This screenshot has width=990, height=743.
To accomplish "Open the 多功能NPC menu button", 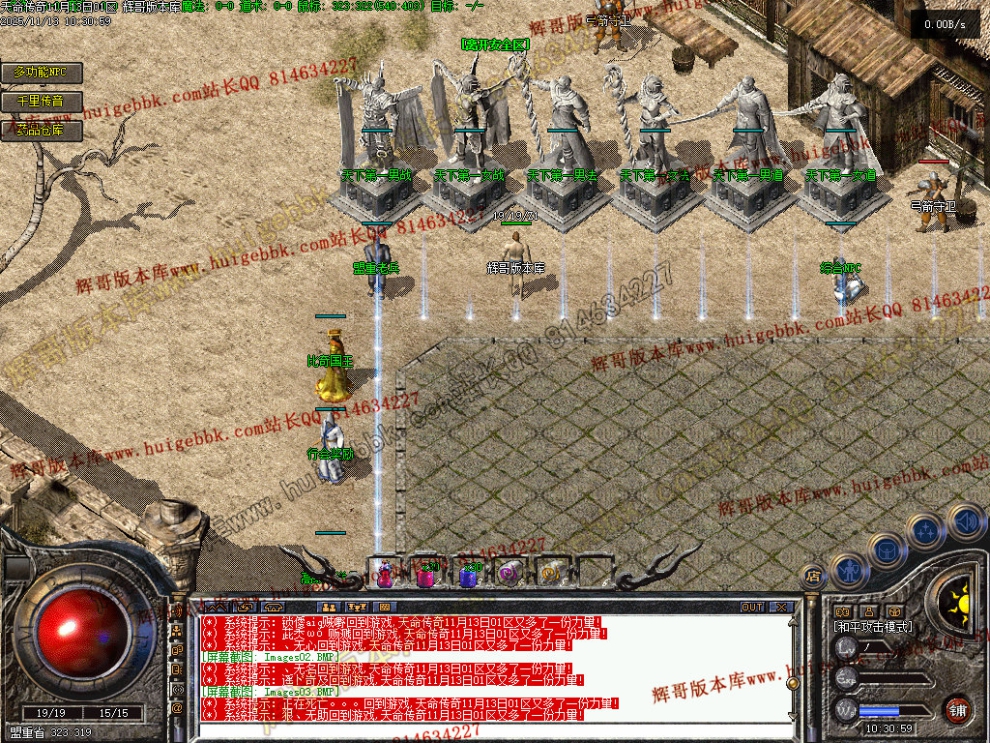I will (41, 73).
